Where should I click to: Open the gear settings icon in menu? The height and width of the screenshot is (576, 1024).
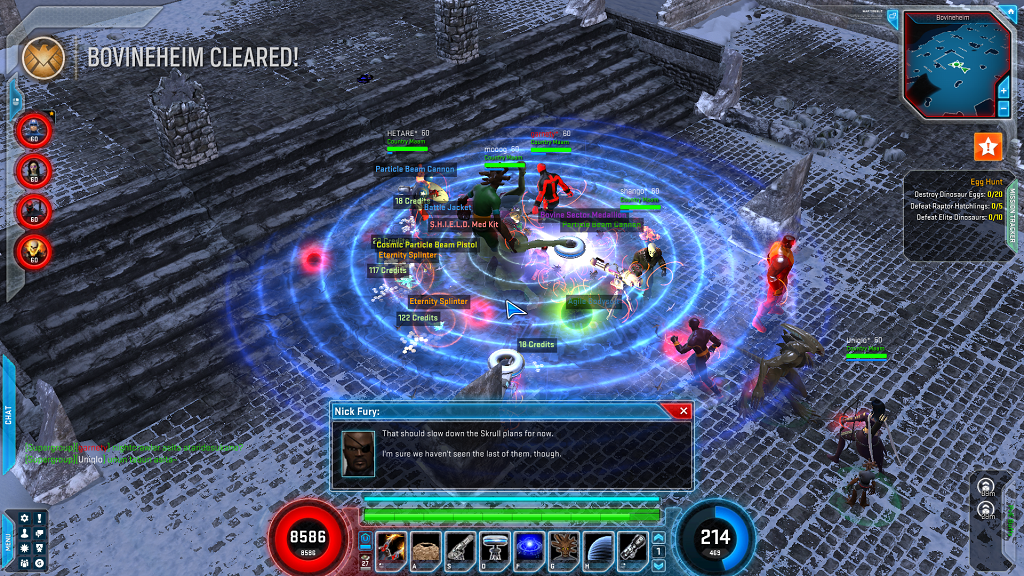pyautogui.click(x=24, y=518)
